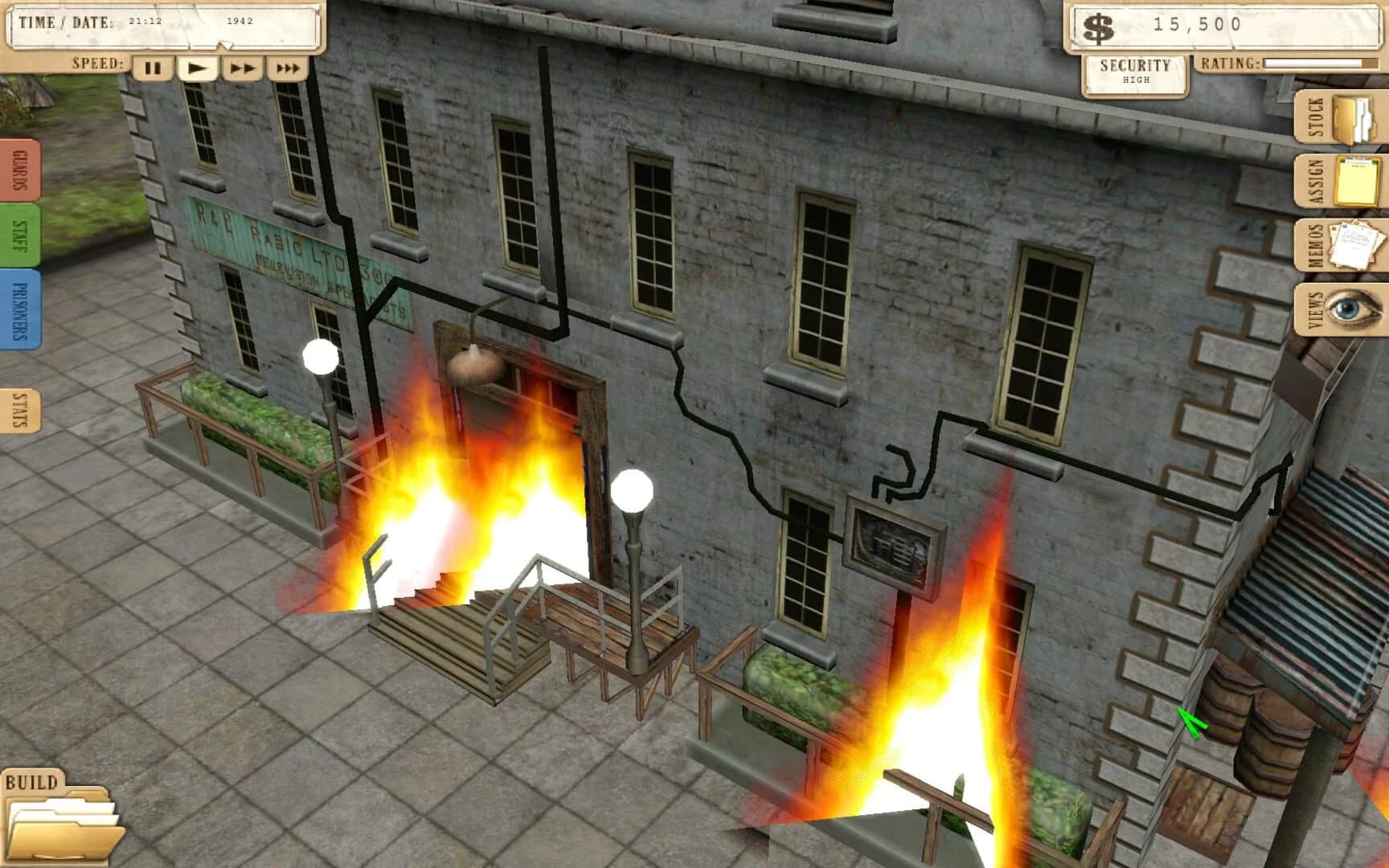Check the Security level indicator
This screenshot has height=868, width=1389.
(x=1137, y=72)
